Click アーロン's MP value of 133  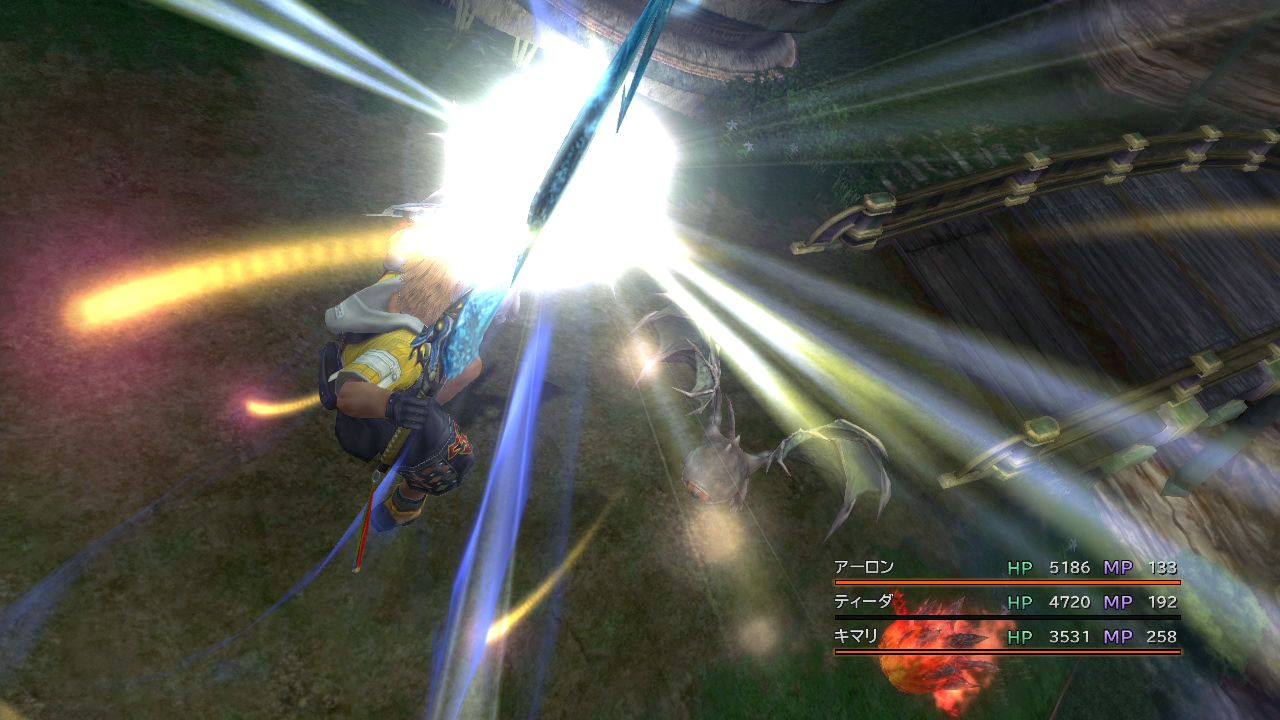coord(1166,565)
